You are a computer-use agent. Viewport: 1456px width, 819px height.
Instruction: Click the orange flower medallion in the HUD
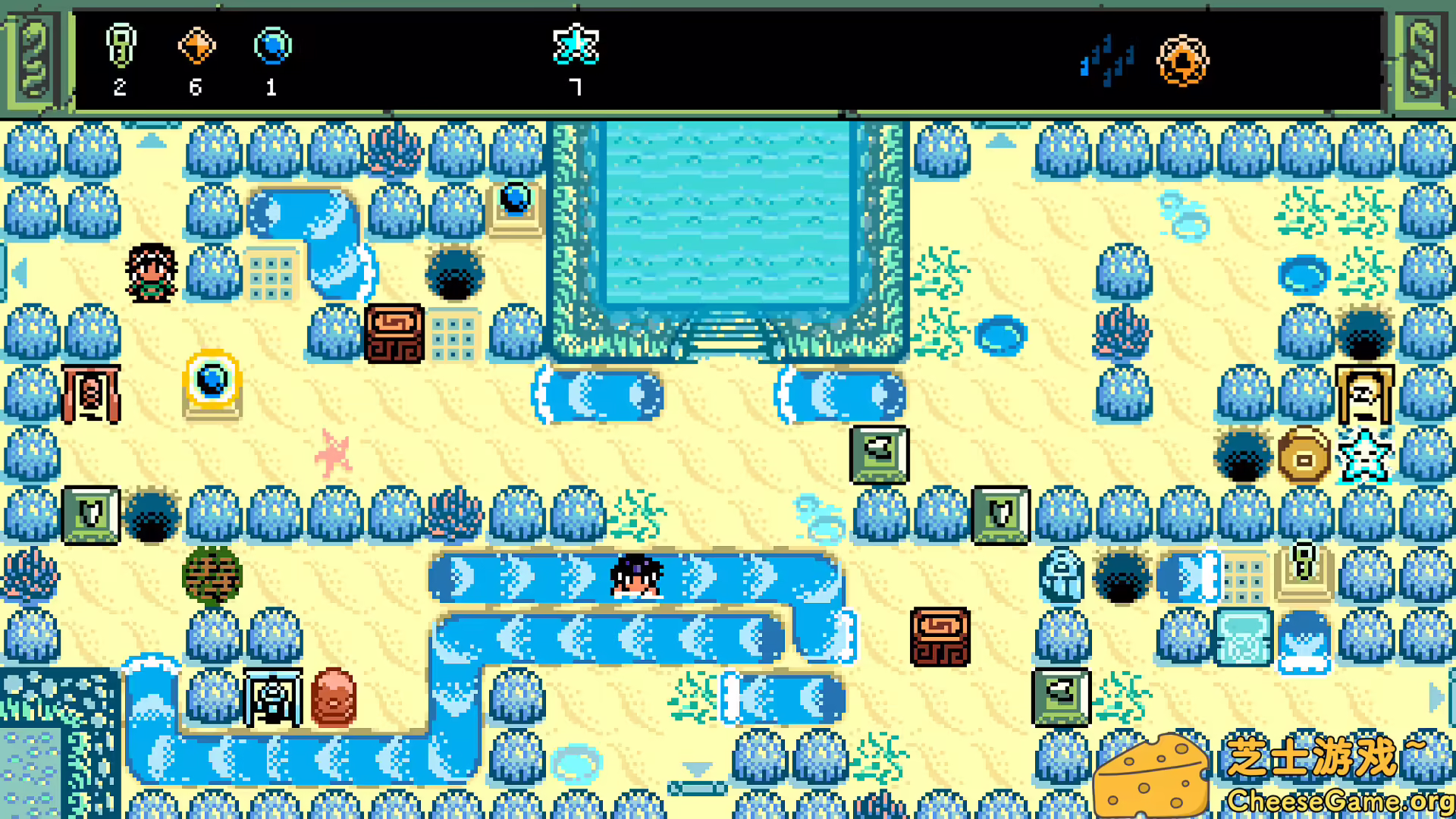[1183, 61]
